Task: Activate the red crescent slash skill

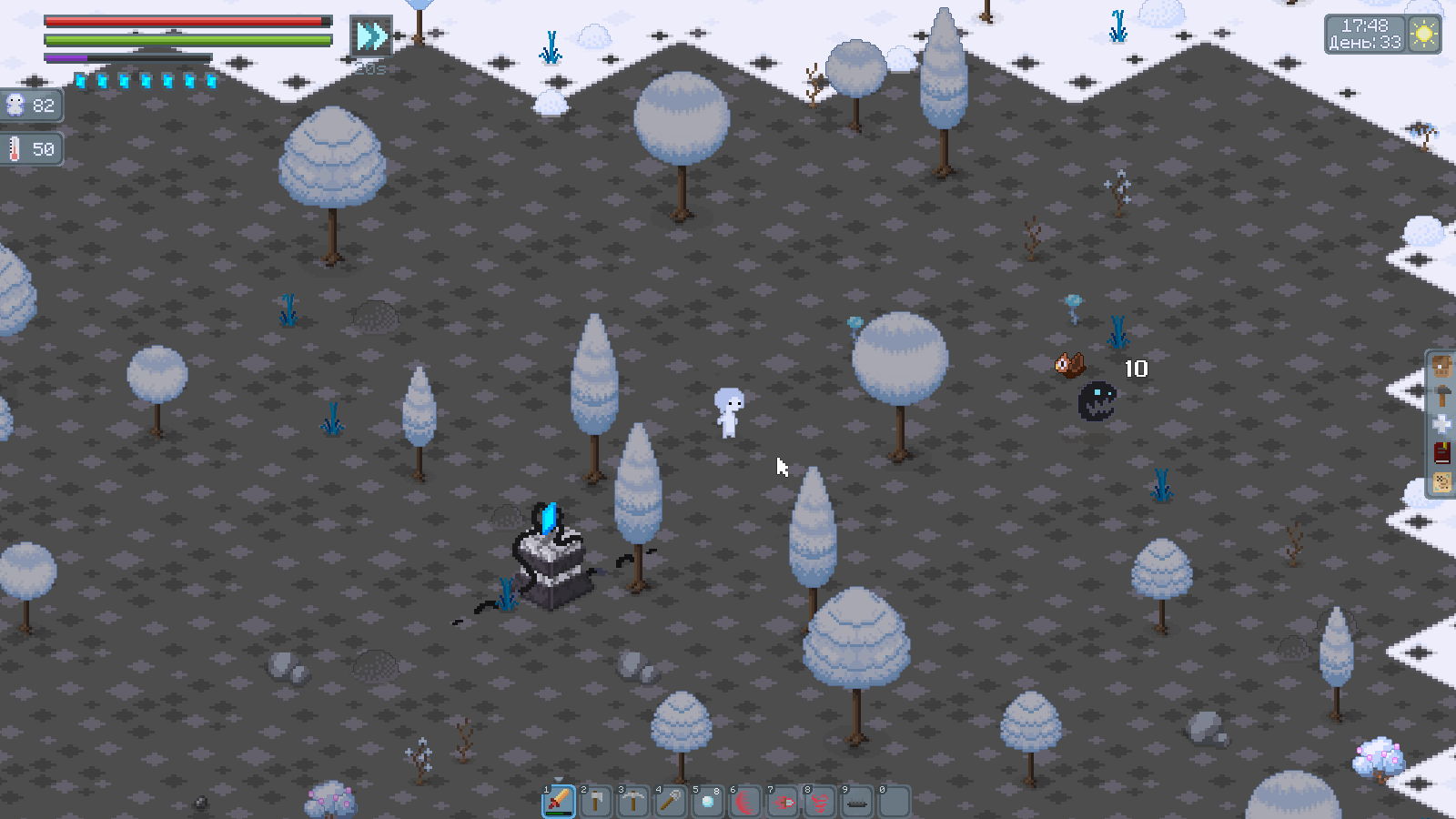Action: [x=745, y=802]
